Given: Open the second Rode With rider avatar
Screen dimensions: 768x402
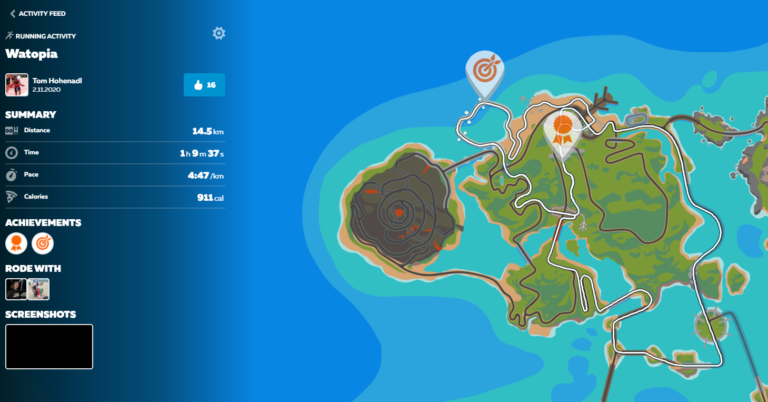Looking at the screenshot, I should pyautogui.click(x=39, y=289).
